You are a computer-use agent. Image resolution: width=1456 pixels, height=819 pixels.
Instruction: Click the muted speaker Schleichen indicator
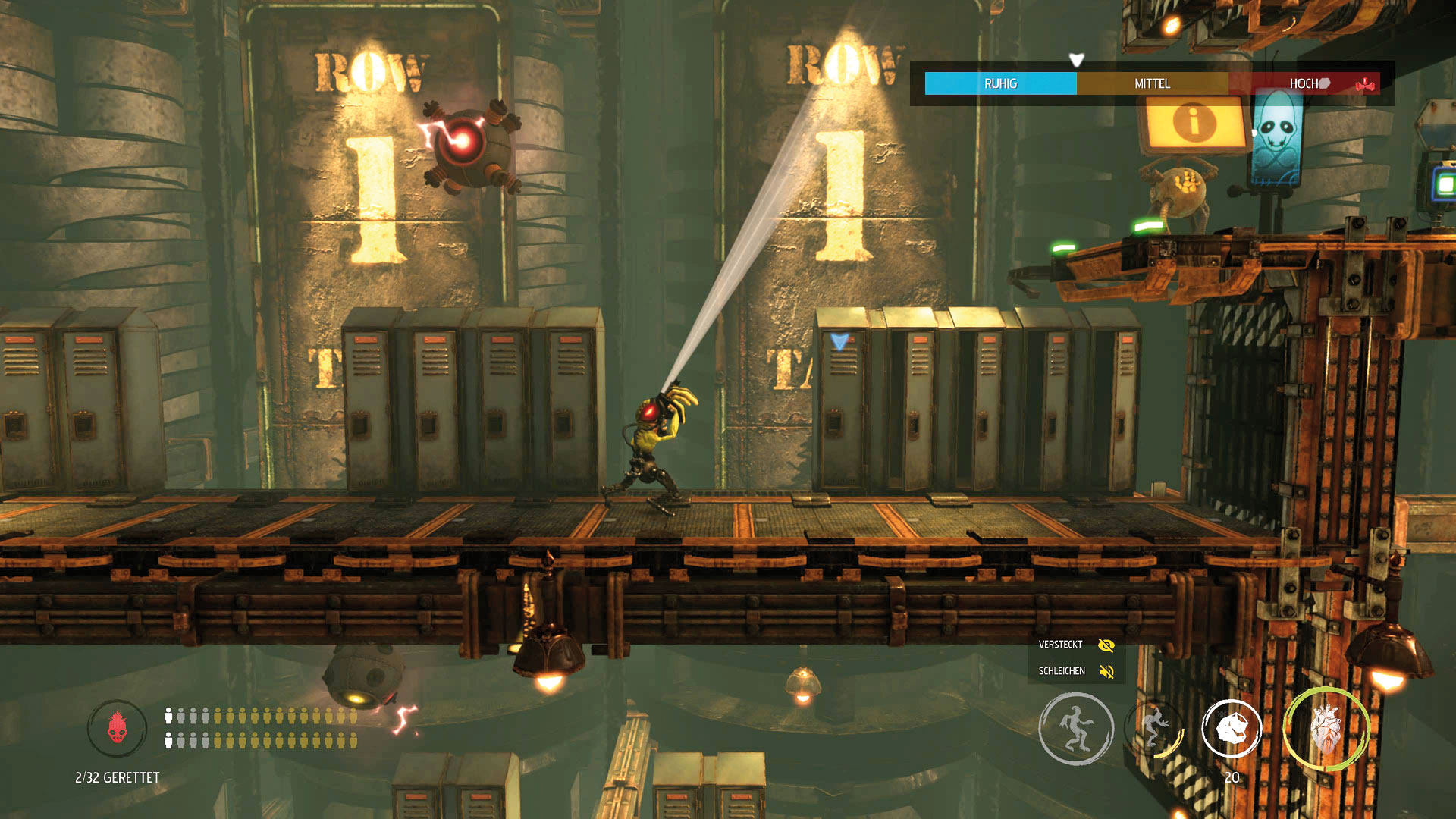(x=1106, y=672)
